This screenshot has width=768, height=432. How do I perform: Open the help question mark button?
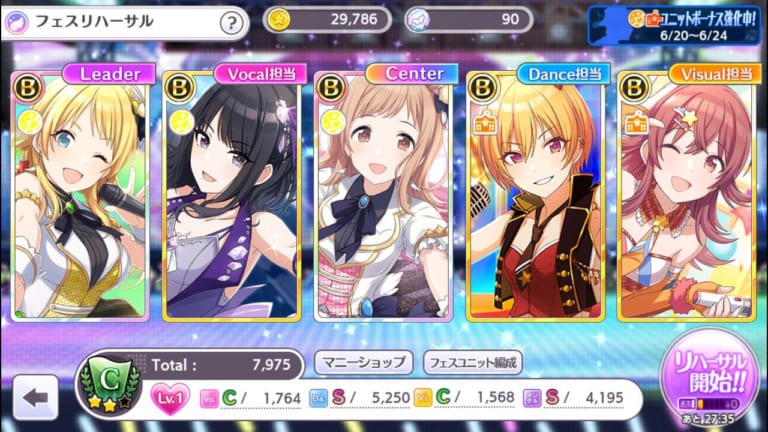[231, 23]
